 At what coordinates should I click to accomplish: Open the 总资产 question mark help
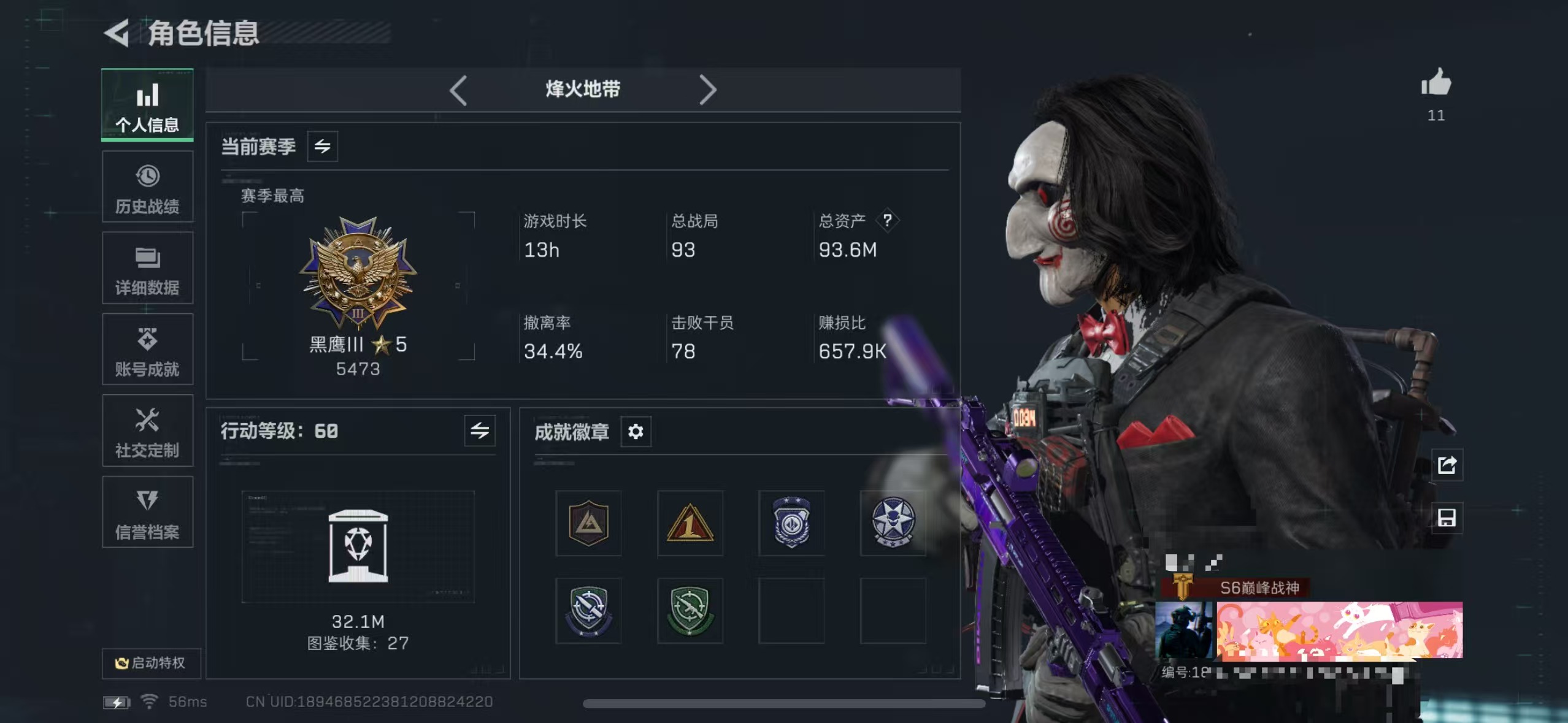coord(887,220)
